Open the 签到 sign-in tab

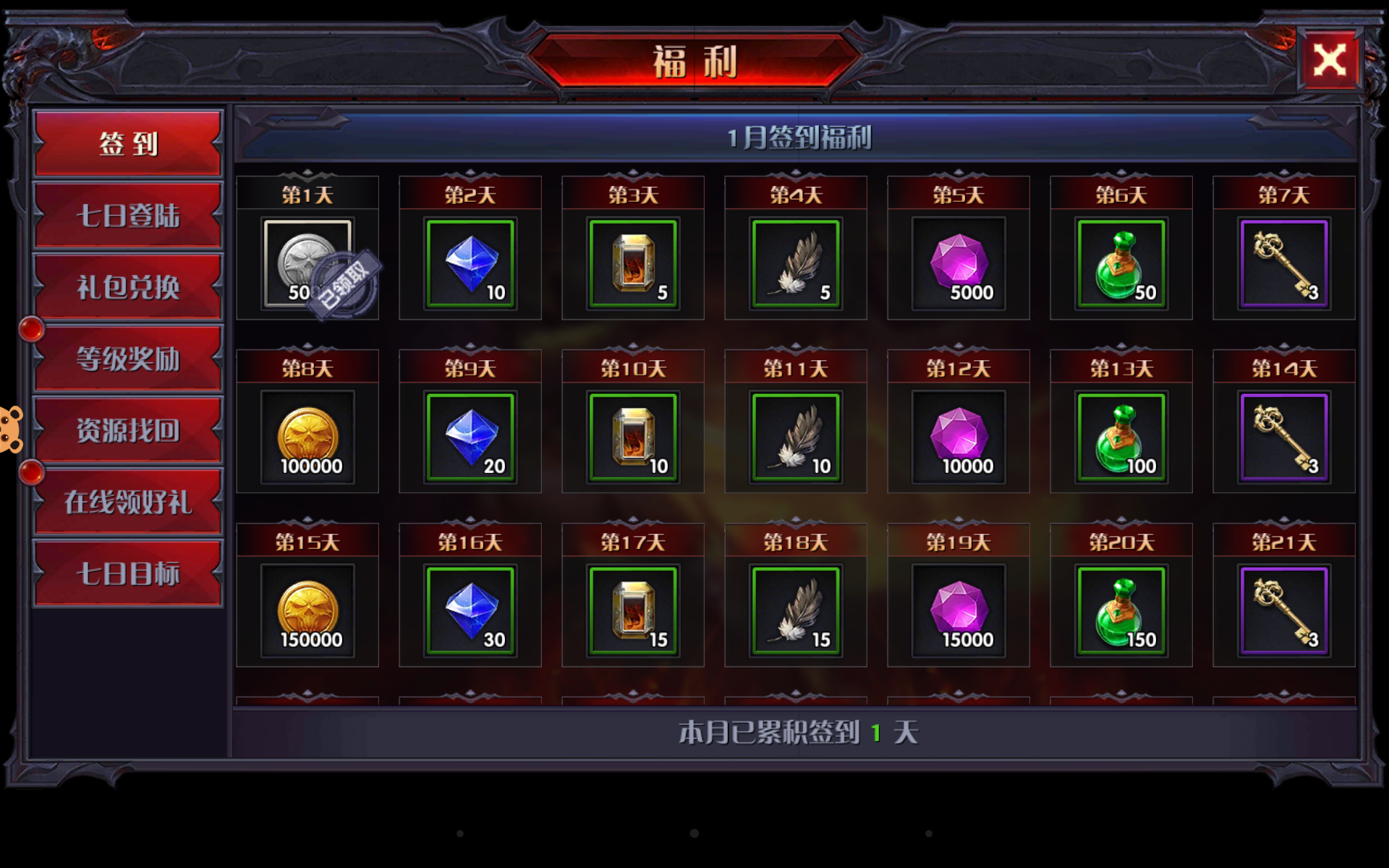pyautogui.click(x=127, y=143)
